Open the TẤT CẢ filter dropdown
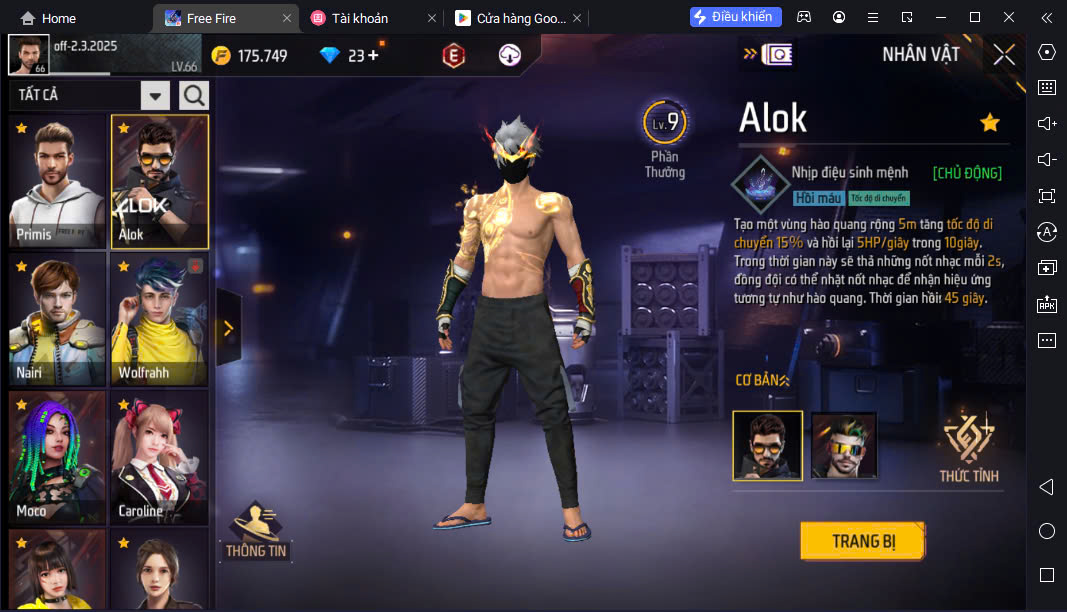 155,95
